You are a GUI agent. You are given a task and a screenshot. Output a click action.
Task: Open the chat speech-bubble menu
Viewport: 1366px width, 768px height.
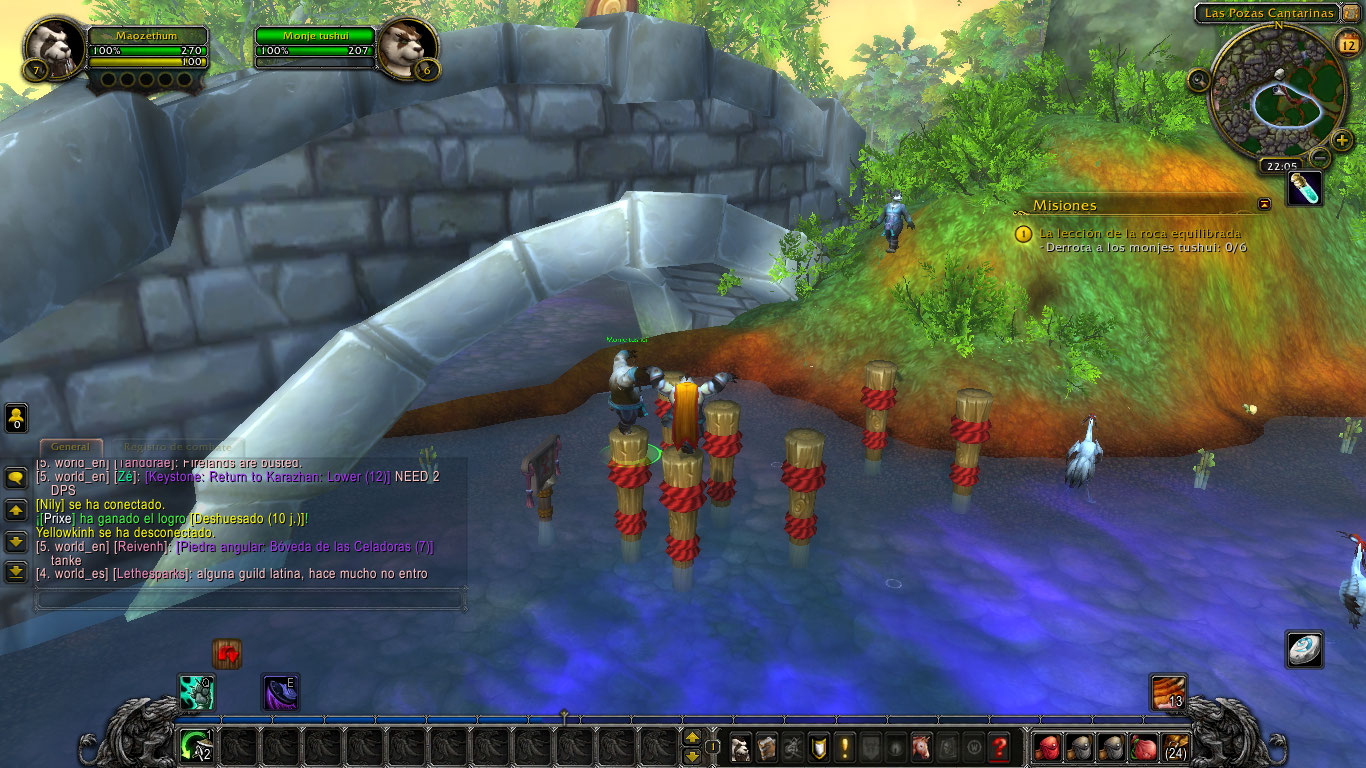[16, 478]
